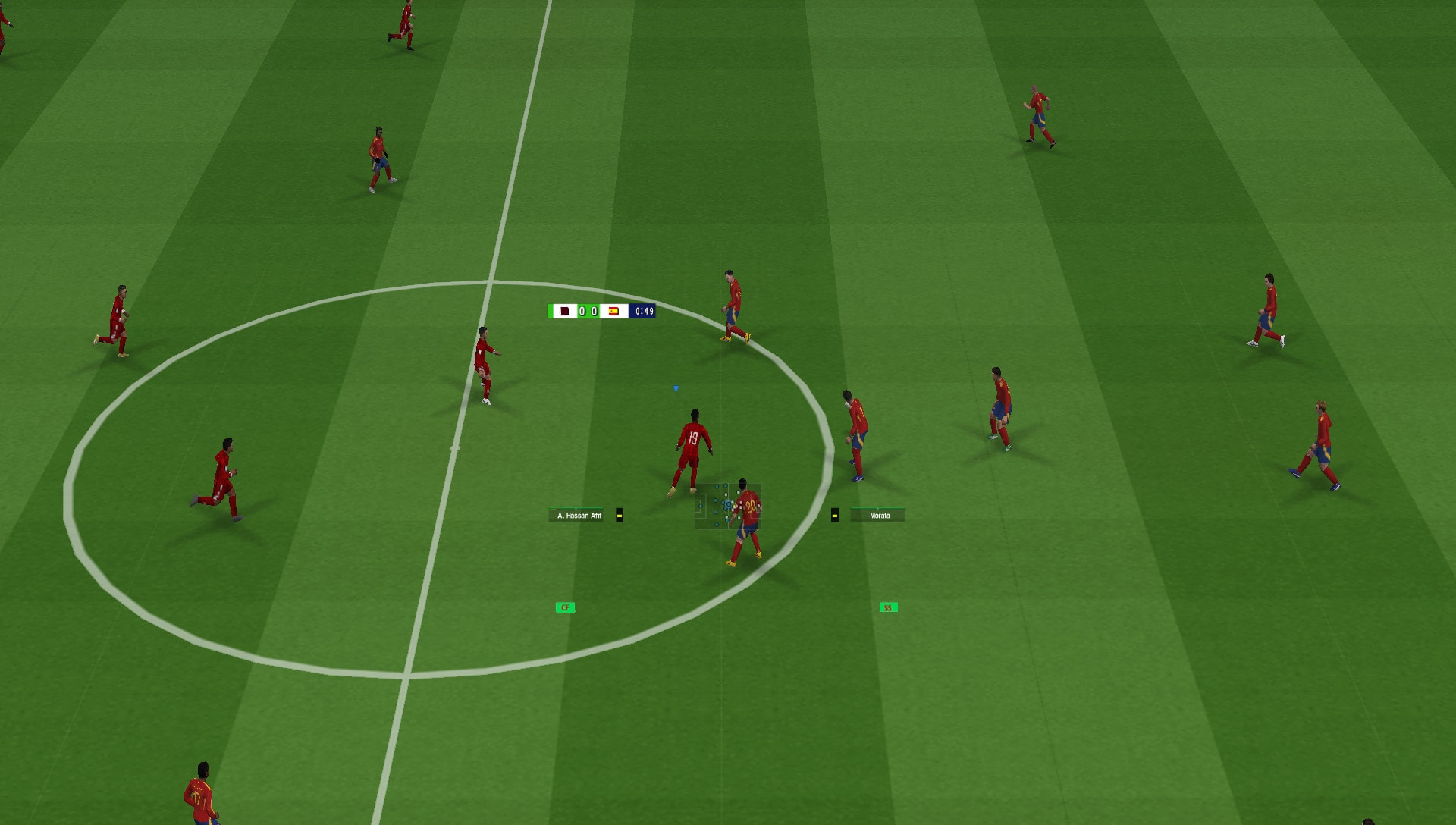Click the 0-0 score display
This screenshot has width=1456, height=825.
(588, 312)
